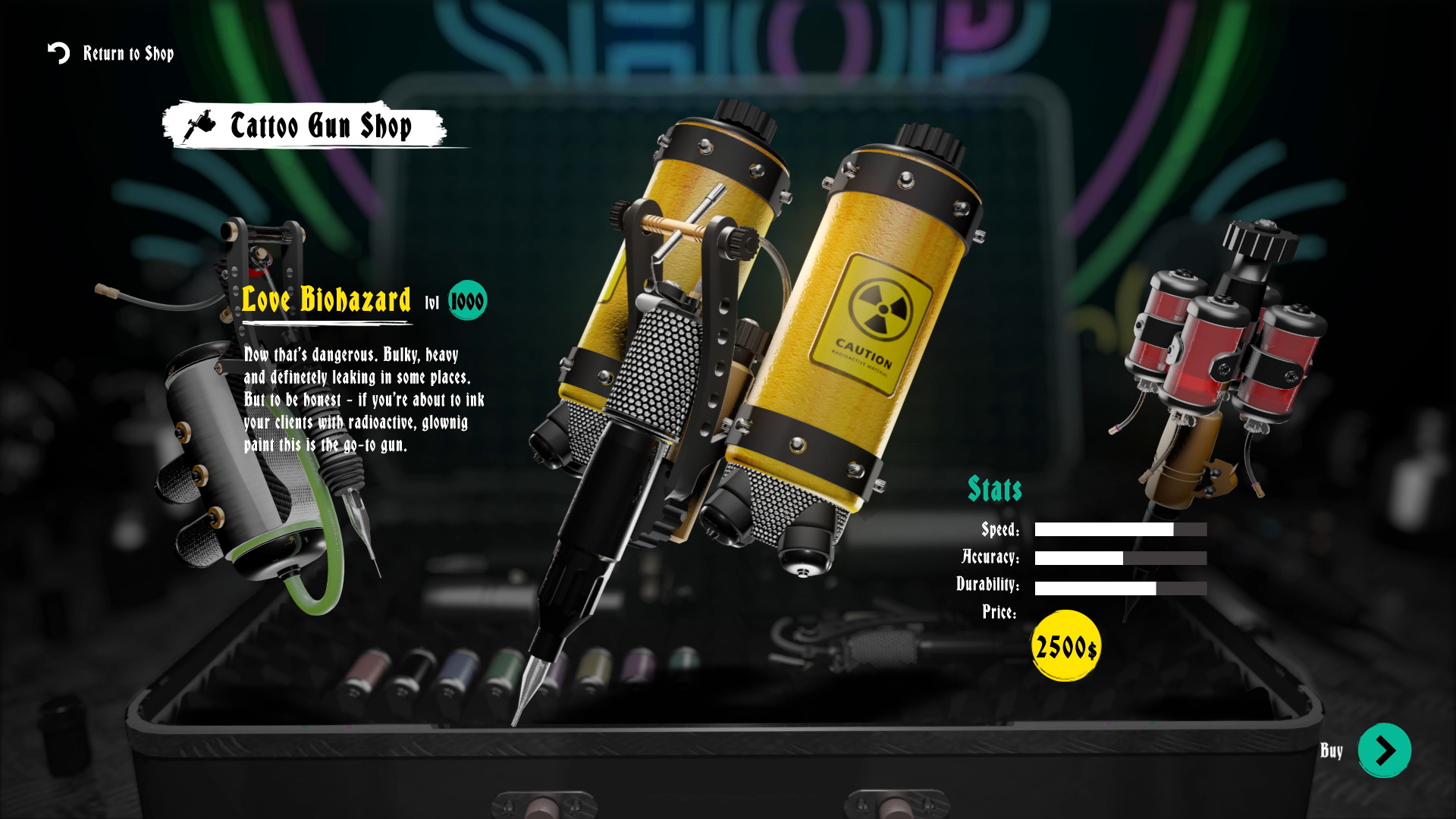Click Return to Shop
1456x819 pixels.
[127, 53]
